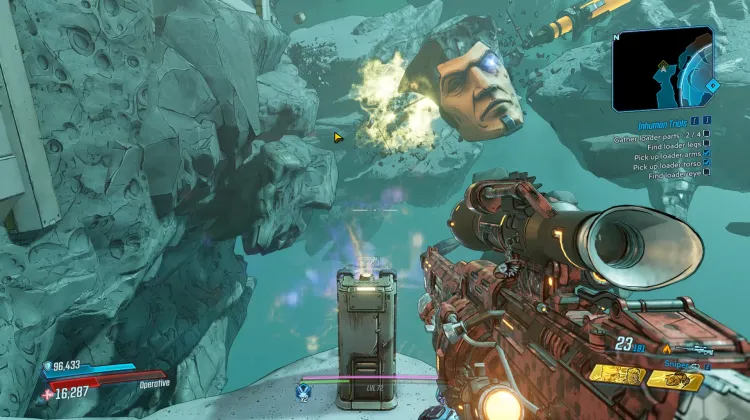The image size is (750, 420).
Task: Click the blue class emblem by XP bar
Action: tap(301, 391)
